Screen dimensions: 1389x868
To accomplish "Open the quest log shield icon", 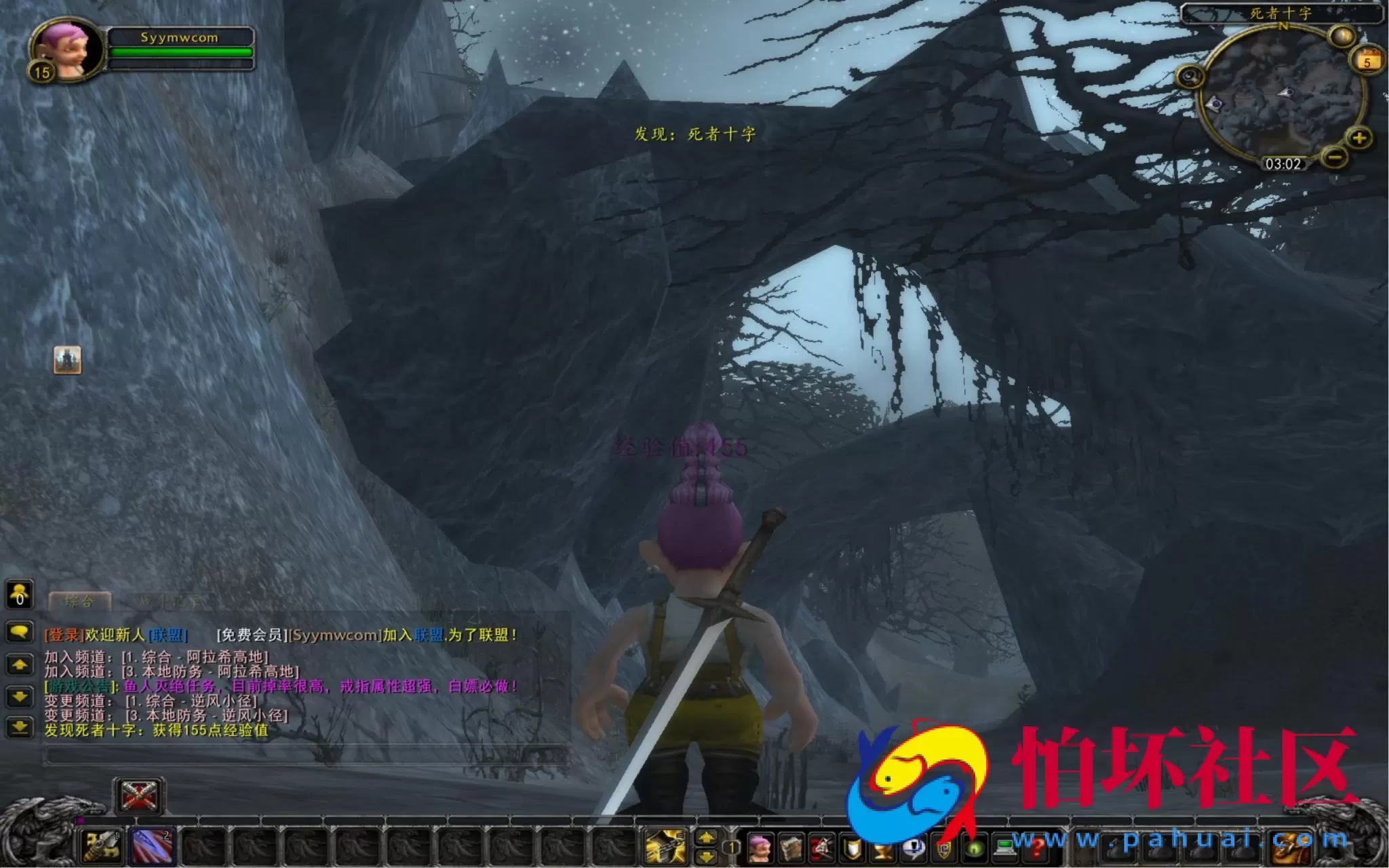I will point(852,848).
